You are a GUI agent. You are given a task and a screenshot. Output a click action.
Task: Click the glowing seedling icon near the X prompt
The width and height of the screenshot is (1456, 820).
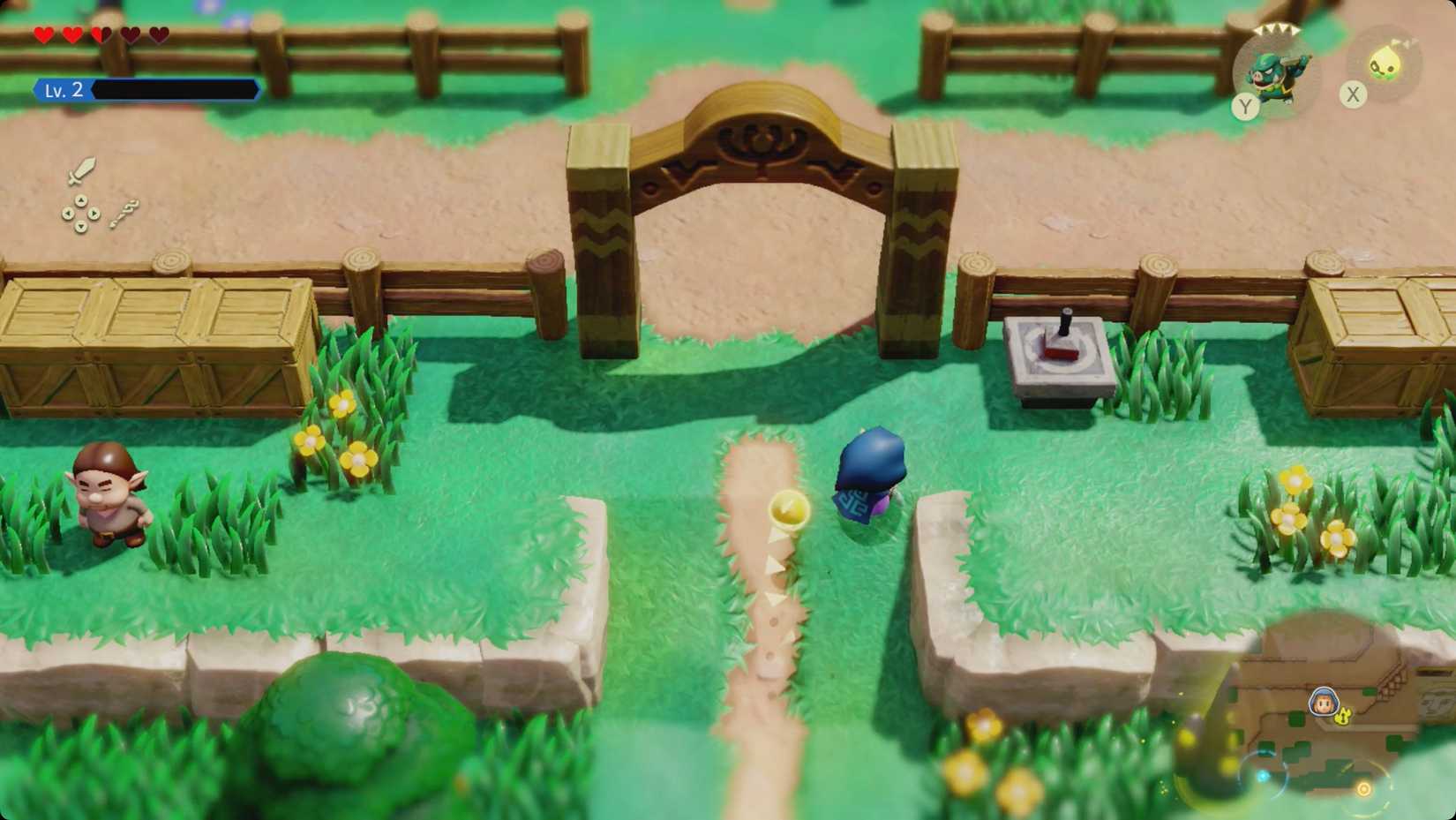tap(1384, 63)
